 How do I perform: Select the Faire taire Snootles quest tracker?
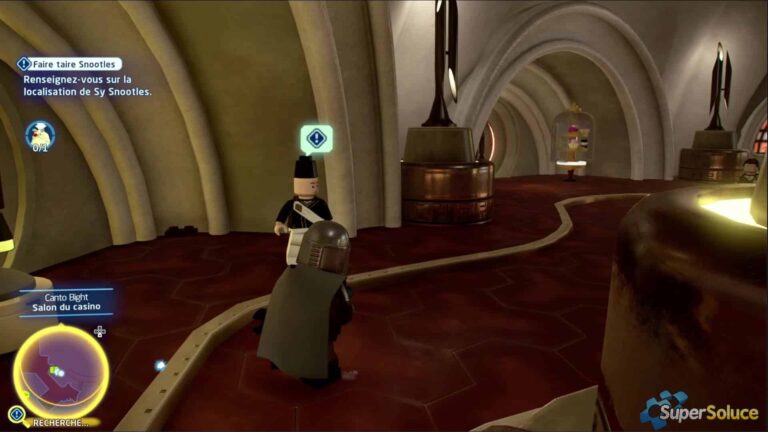(x=70, y=64)
